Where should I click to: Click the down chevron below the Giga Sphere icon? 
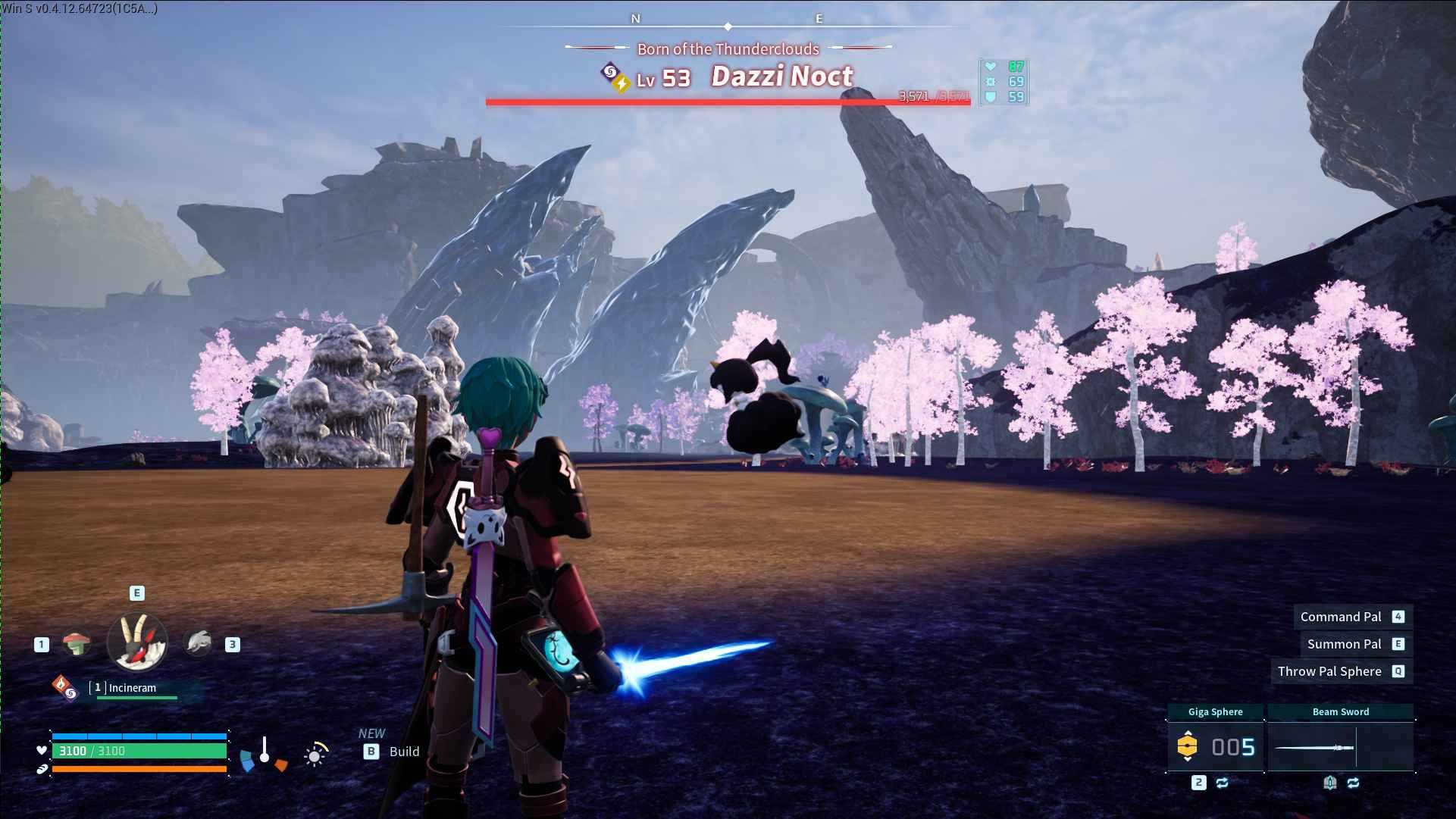1188,760
